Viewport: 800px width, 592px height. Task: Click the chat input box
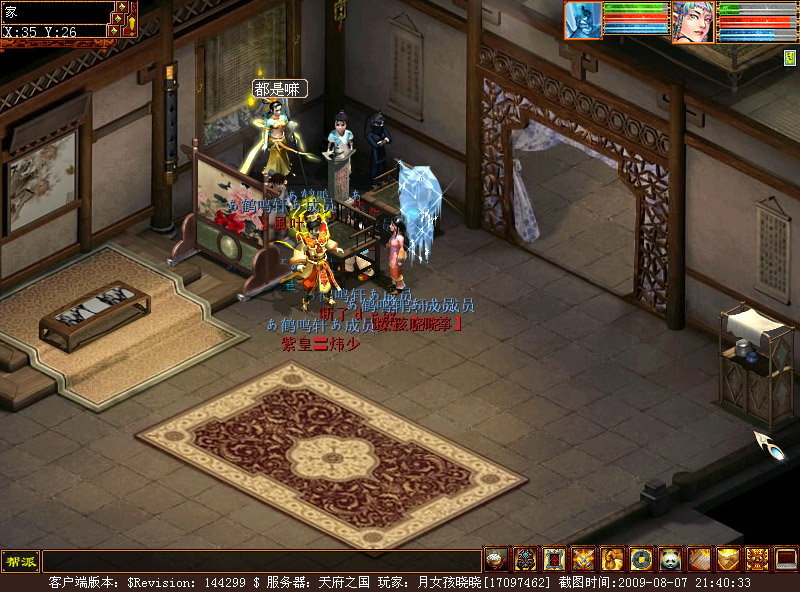(261, 561)
